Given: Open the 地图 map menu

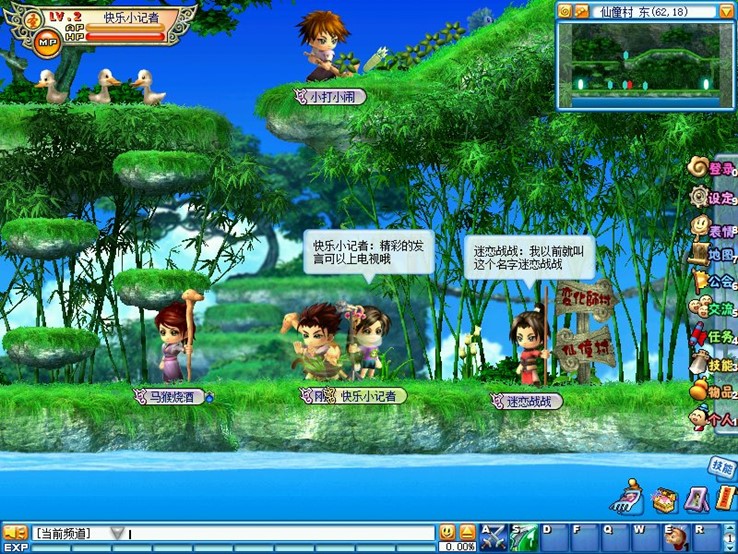Looking at the screenshot, I should 714,254.
